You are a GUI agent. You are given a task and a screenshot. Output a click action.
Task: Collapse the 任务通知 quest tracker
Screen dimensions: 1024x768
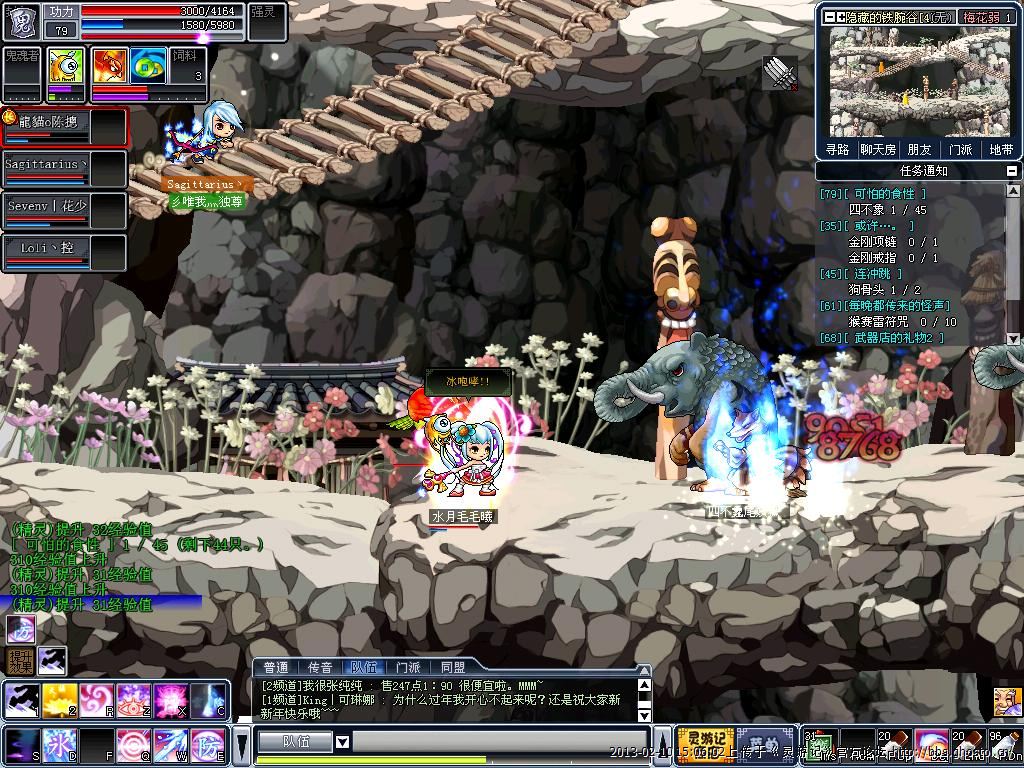coord(1013,171)
